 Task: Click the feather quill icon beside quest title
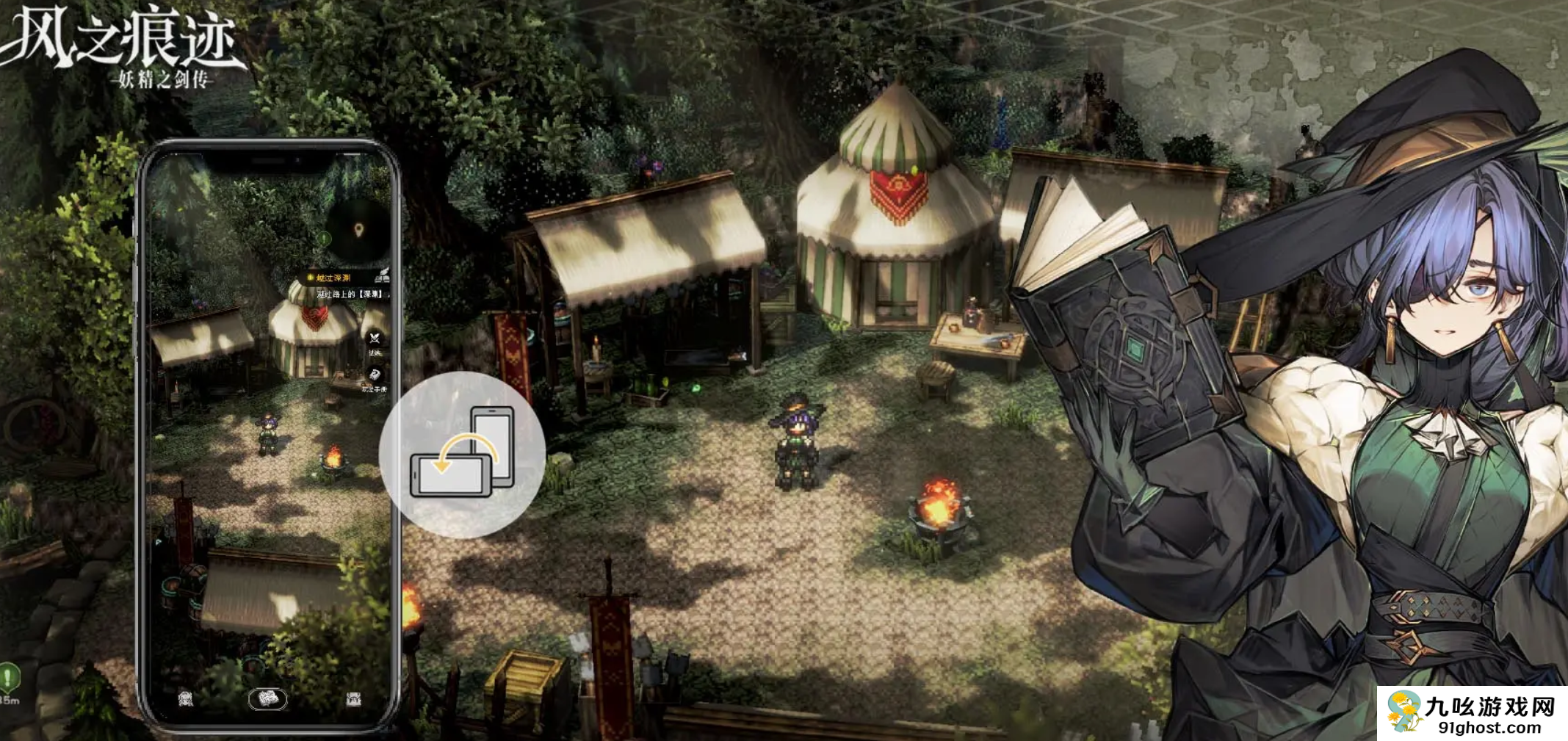[x=382, y=276]
